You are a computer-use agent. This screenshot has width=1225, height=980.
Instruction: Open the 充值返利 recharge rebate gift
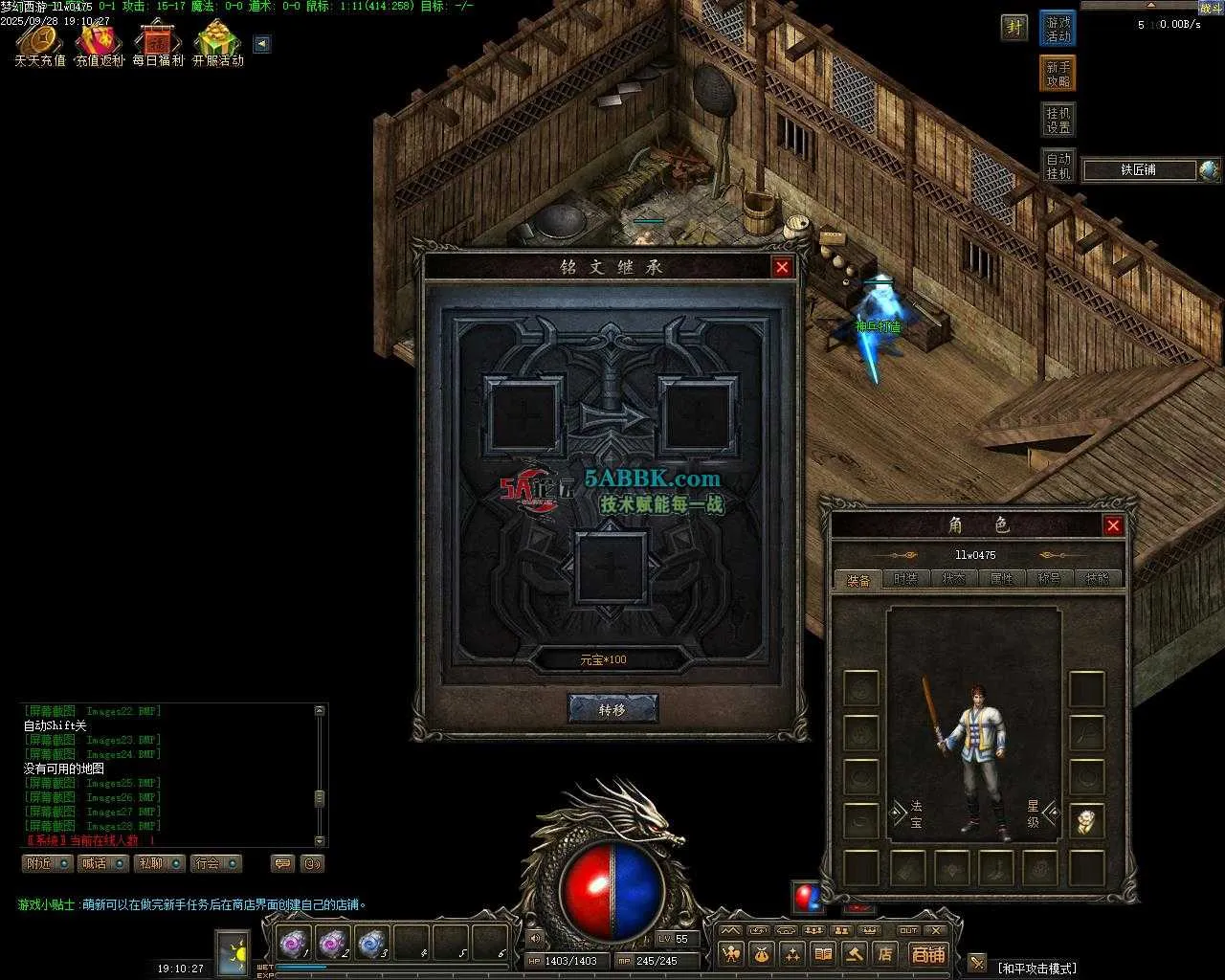click(x=100, y=43)
